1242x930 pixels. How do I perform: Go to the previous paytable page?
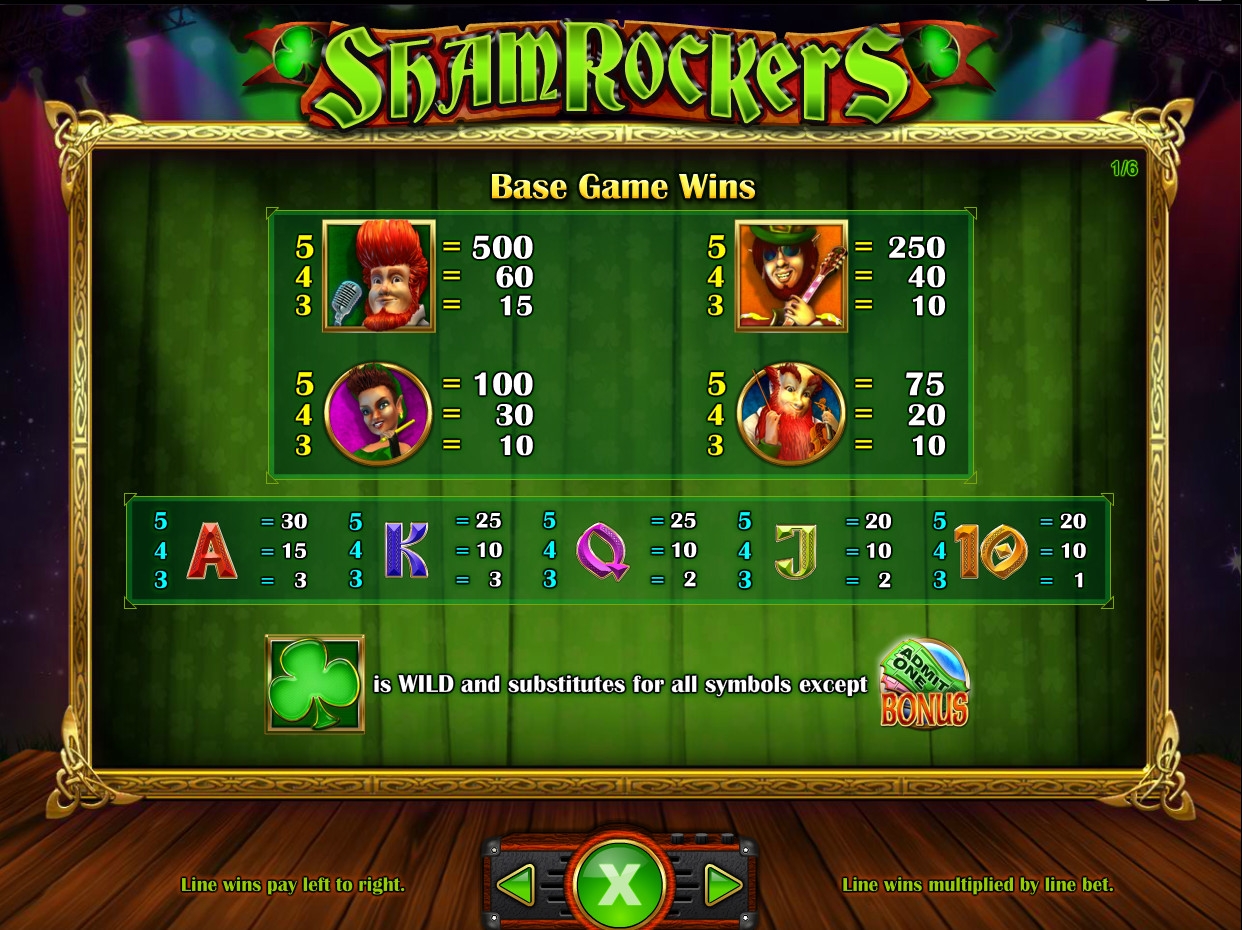coord(517,884)
